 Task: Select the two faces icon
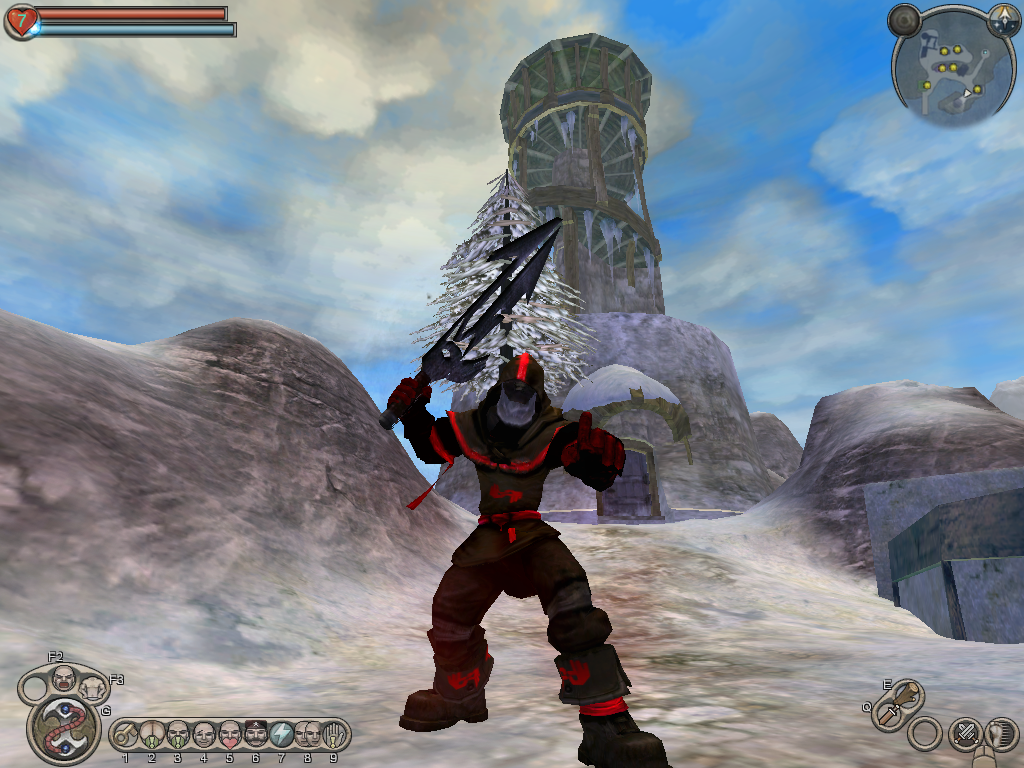pos(307,735)
